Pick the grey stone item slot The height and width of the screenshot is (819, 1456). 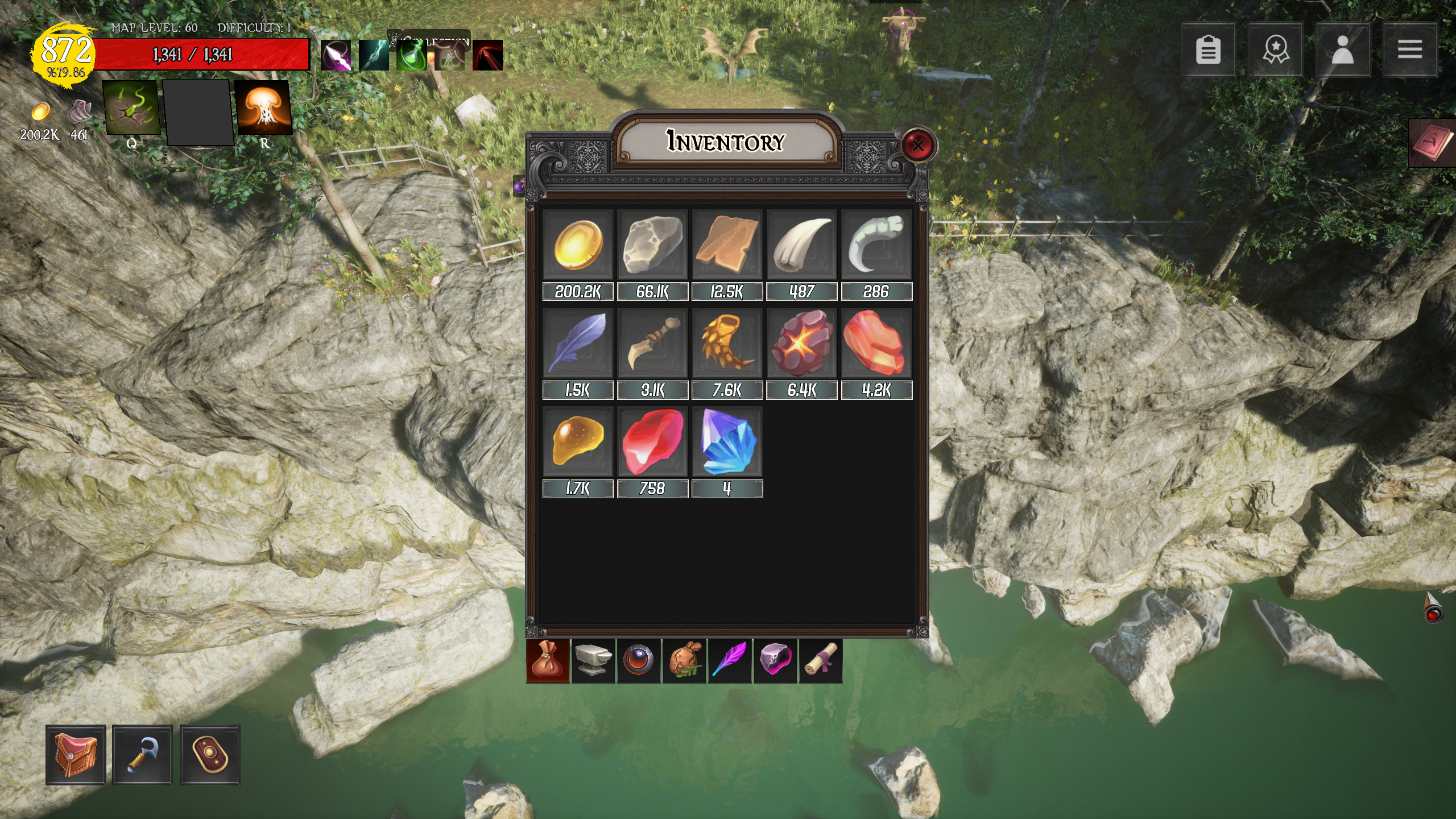pyautogui.click(x=652, y=245)
